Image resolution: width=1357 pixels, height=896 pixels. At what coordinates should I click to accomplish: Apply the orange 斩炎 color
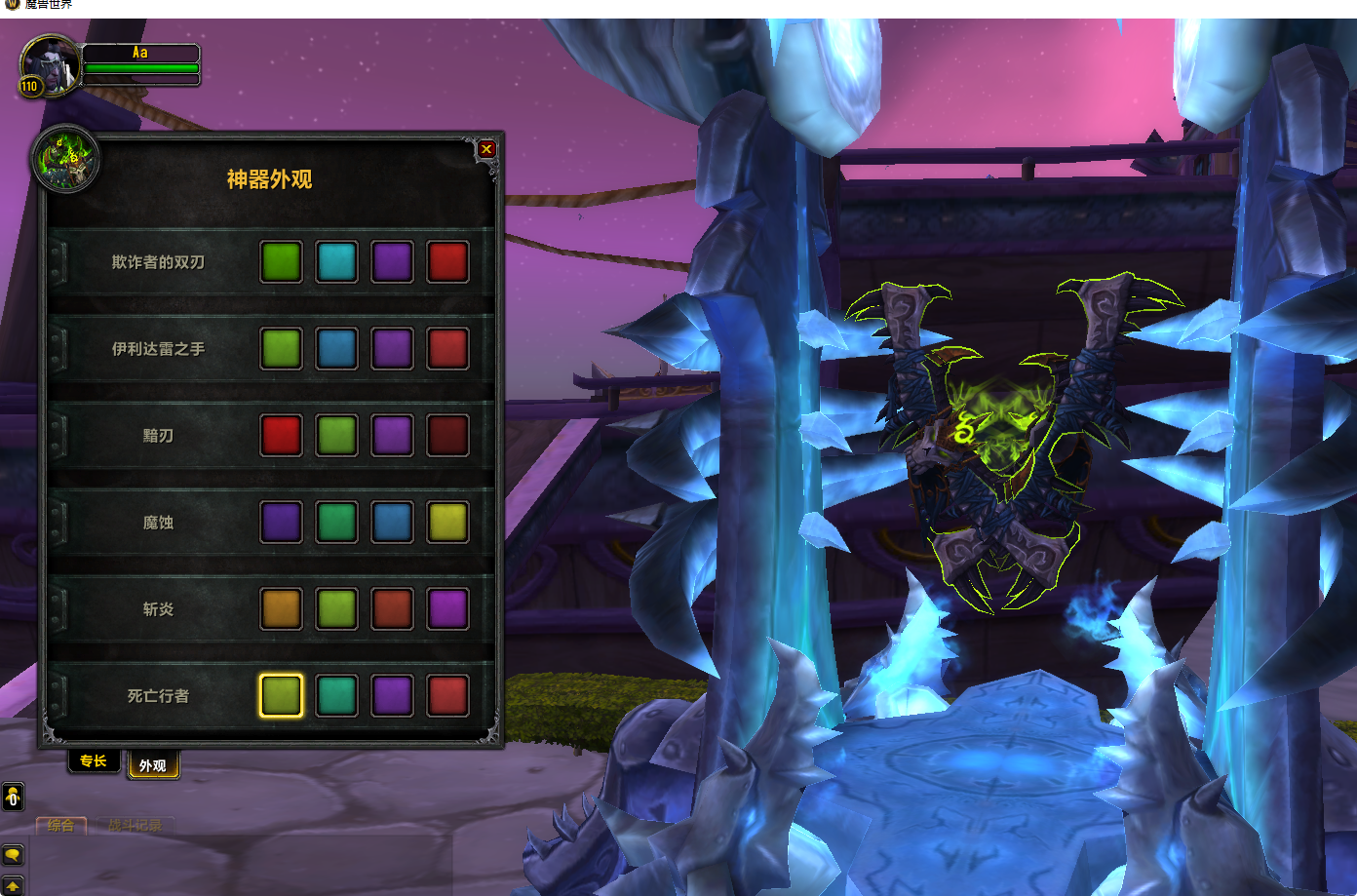[282, 608]
